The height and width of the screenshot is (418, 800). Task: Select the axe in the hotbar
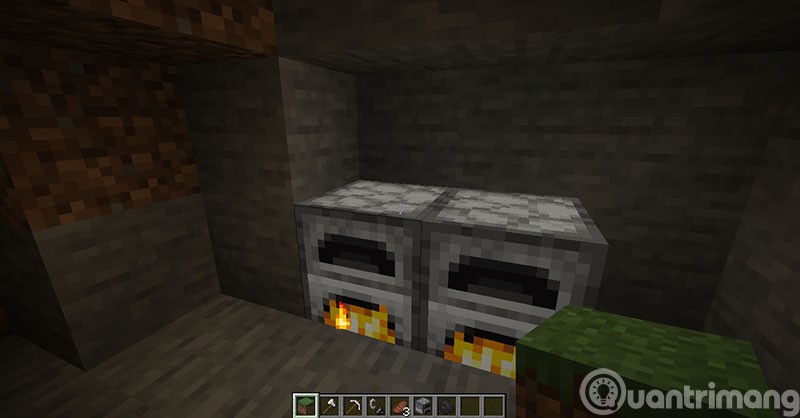pyautogui.click(x=329, y=407)
